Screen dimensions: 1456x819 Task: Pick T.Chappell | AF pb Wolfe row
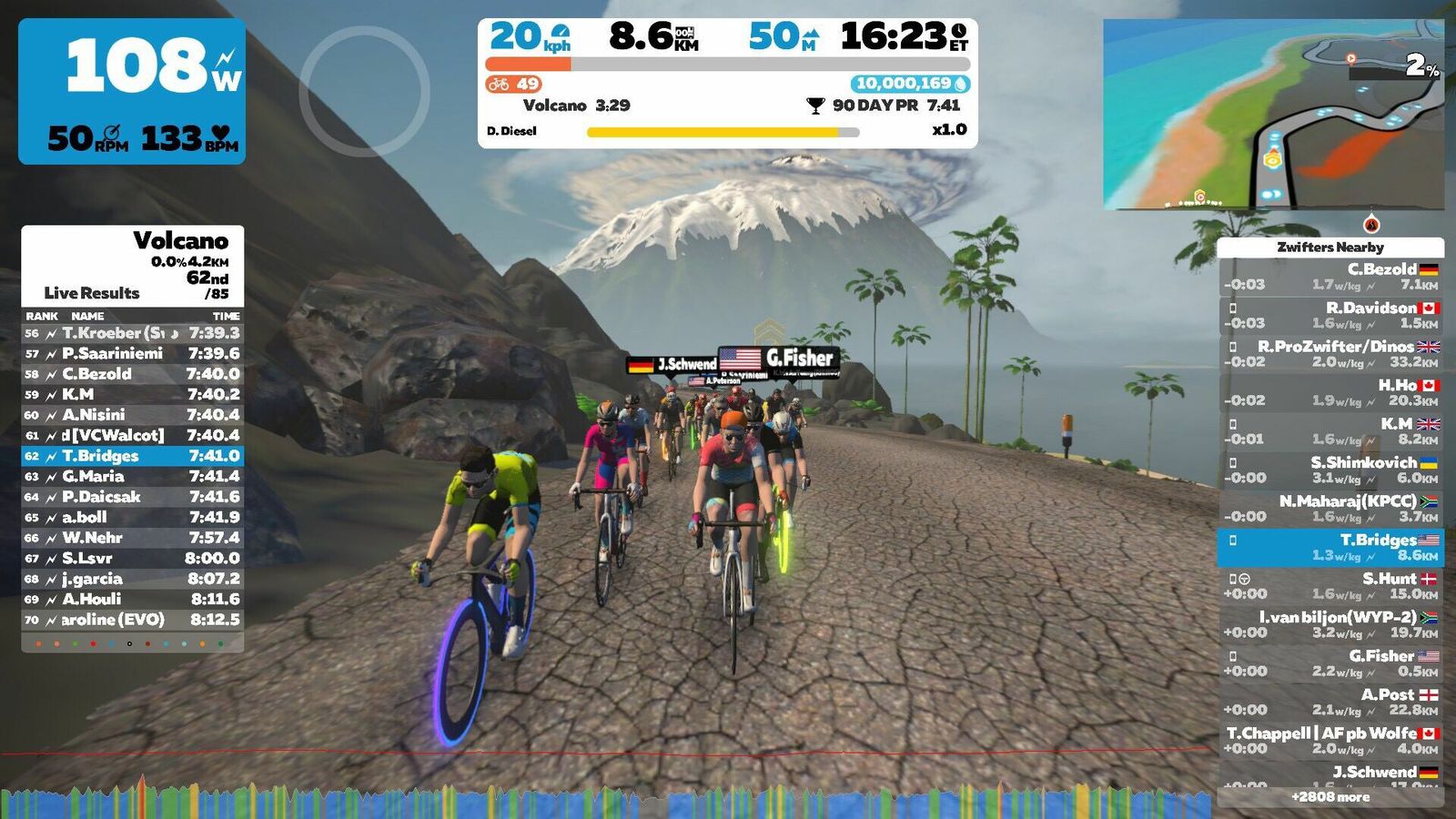pyautogui.click(x=1330, y=740)
